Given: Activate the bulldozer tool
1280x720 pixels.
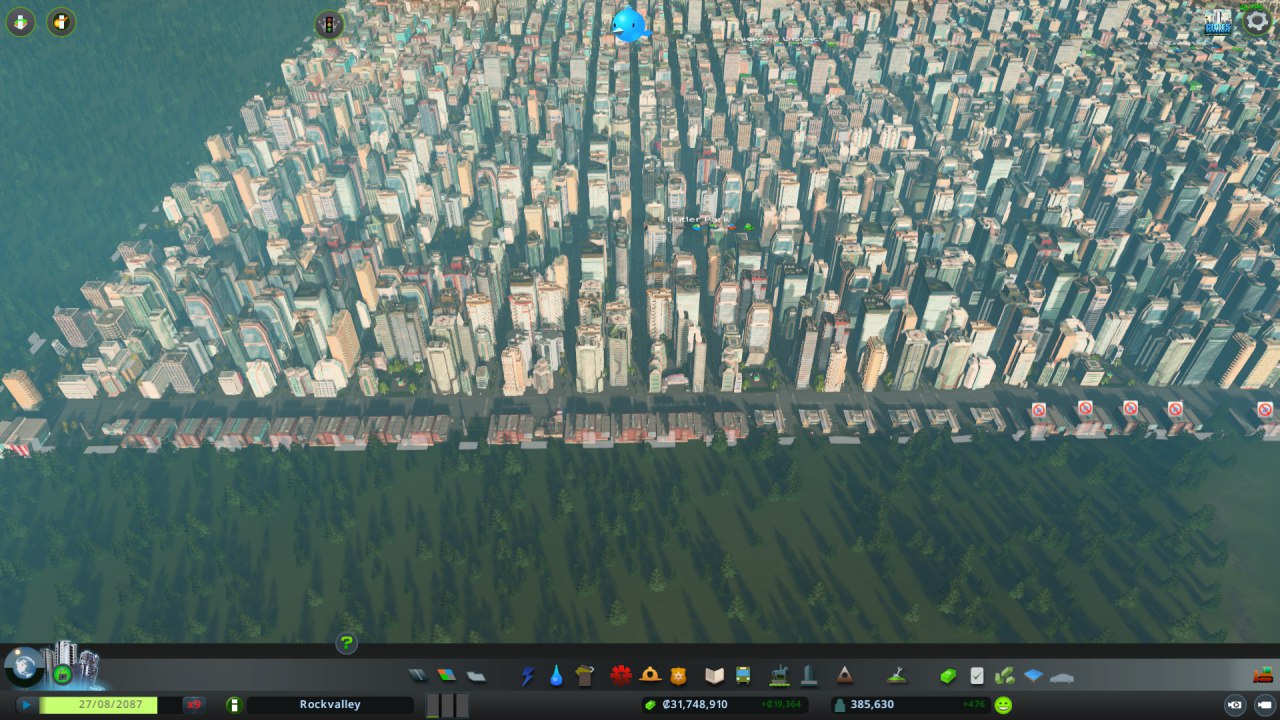Looking at the screenshot, I should click(1262, 675).
